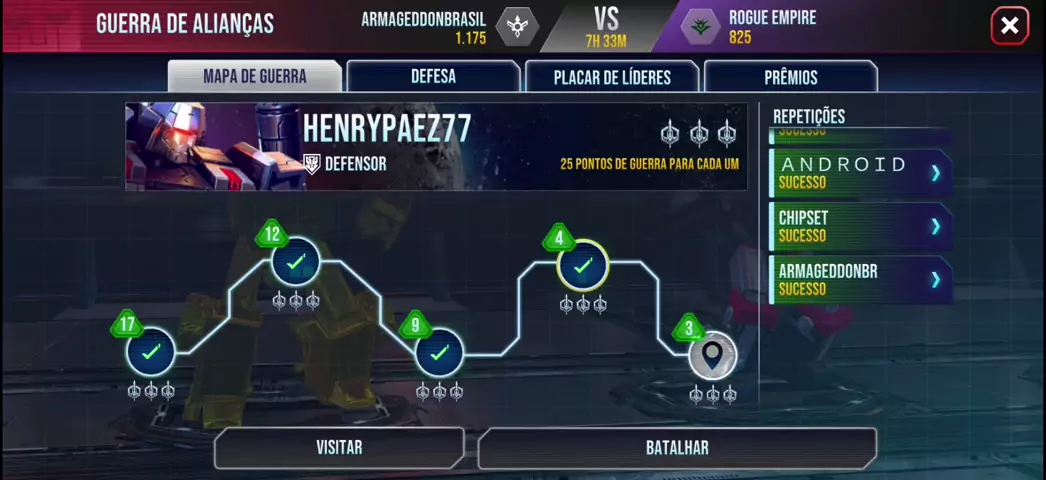1046x480 pixels.
Task: Show the Placar de Líderes tab
Action: pyautogui.click(x=612, y=77)
